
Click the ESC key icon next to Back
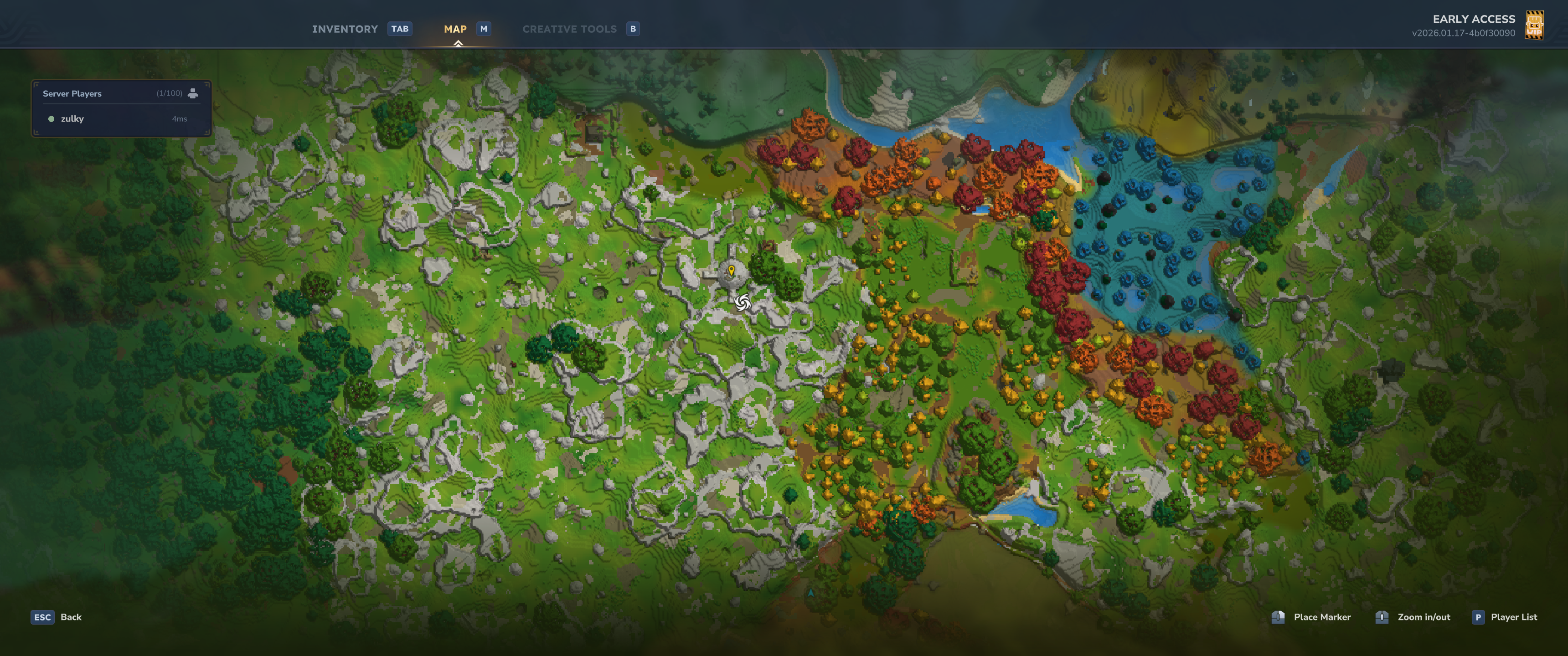pos(41,616)
